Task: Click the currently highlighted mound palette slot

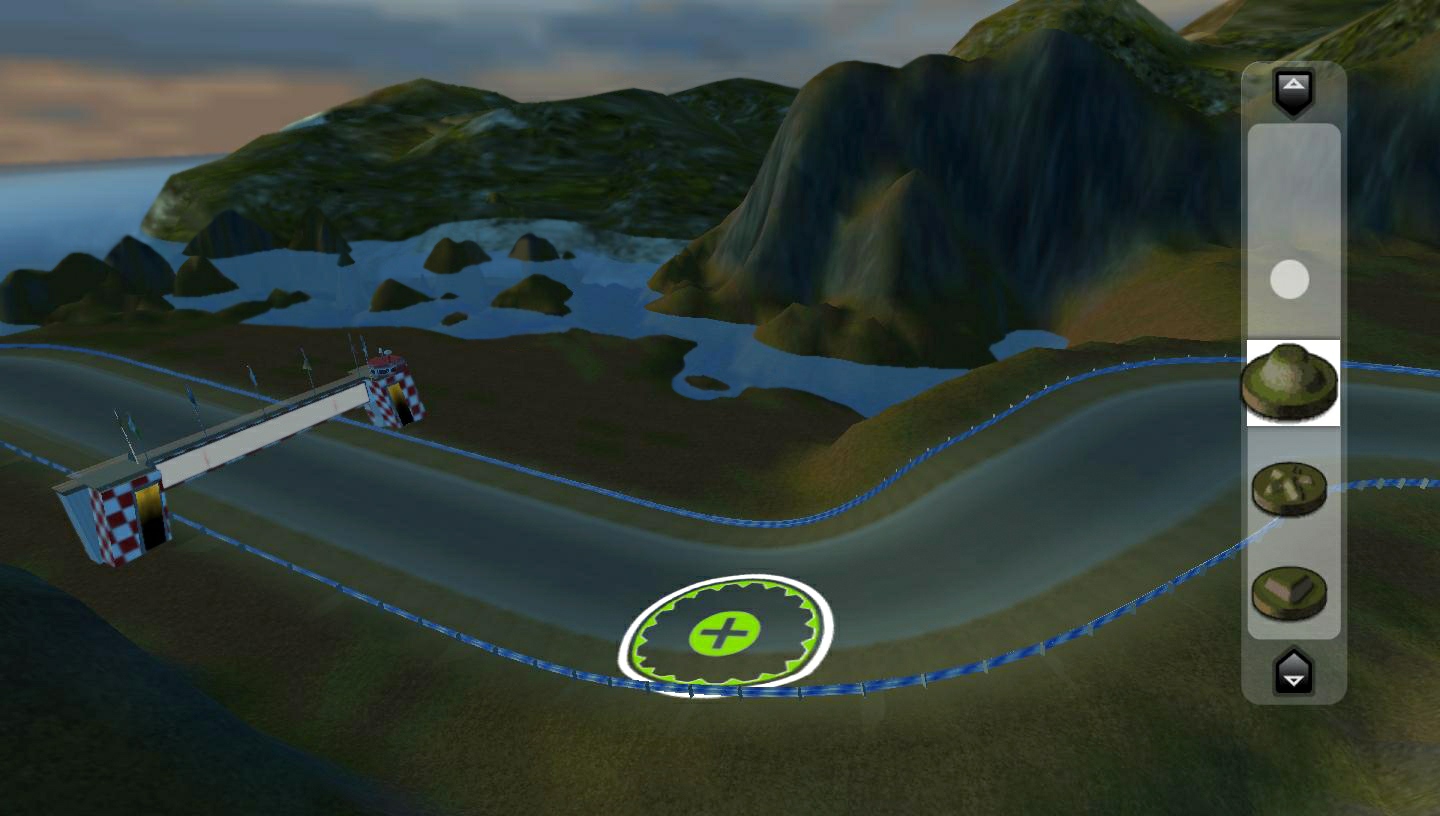Action: pyautogui.click(x=1291, y=383)
